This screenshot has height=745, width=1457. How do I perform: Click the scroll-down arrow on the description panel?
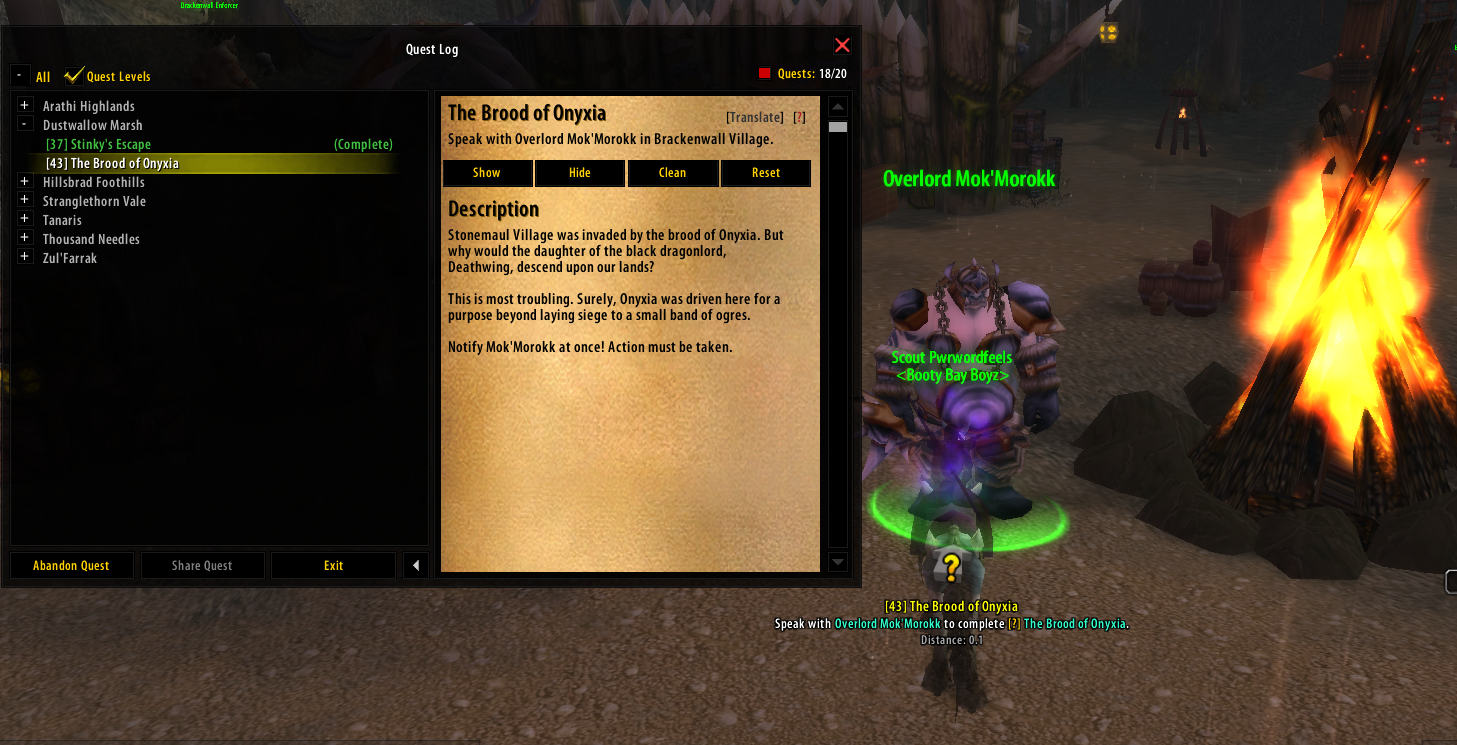837,562
